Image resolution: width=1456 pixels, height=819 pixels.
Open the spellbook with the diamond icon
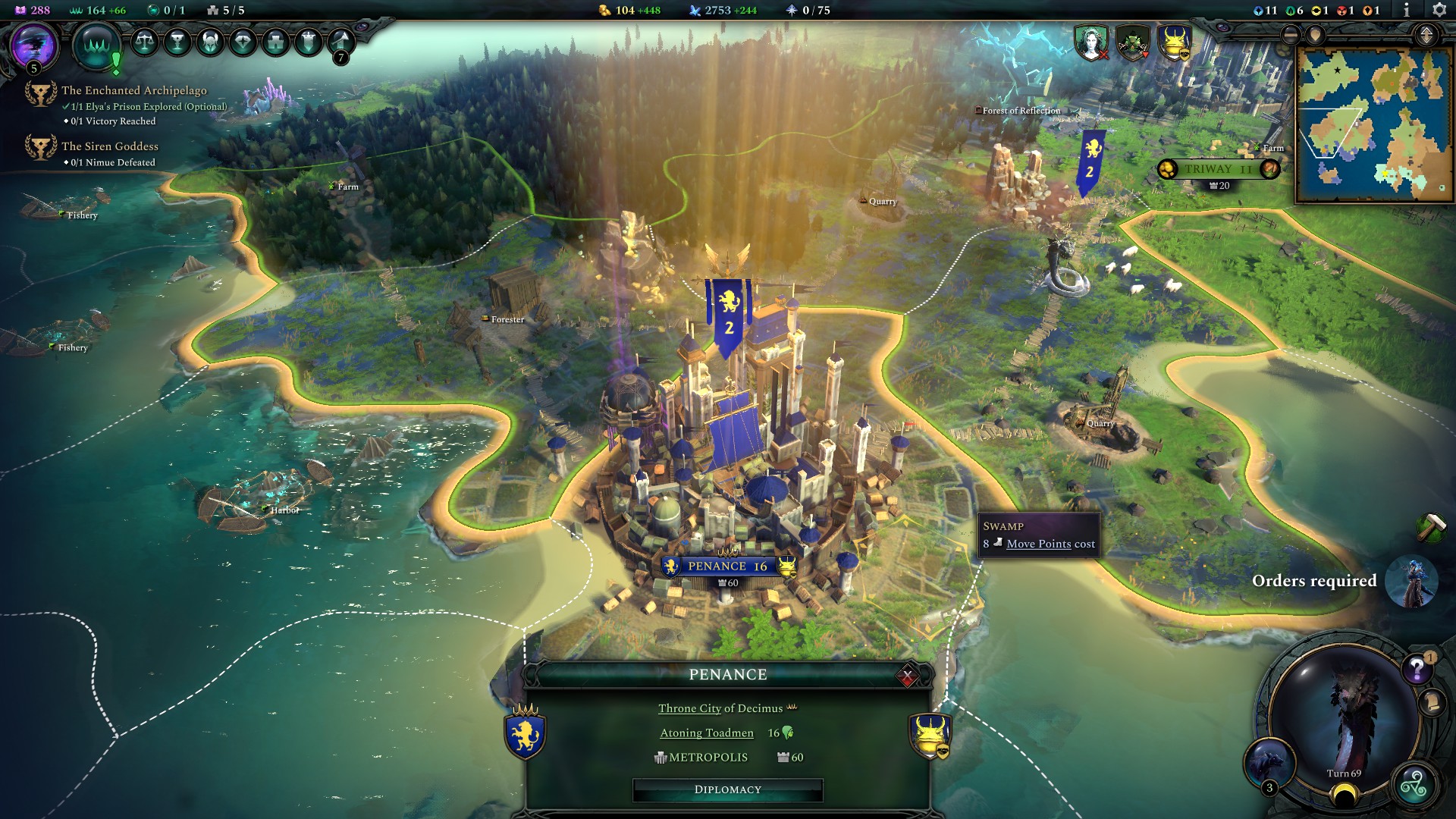(x=243, y=42)
